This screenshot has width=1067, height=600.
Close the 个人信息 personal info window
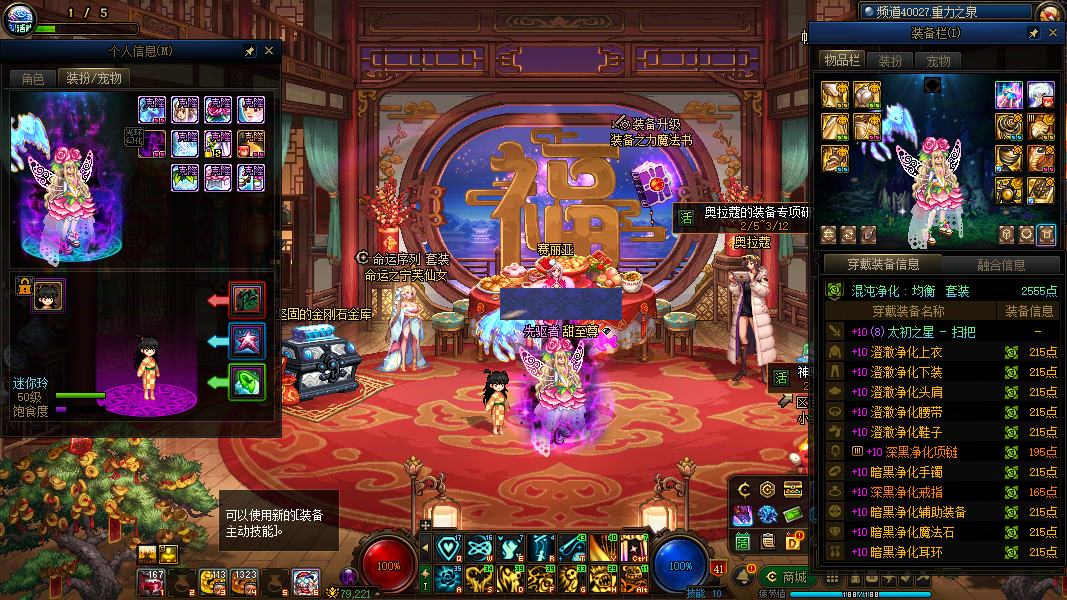[268, 51]
